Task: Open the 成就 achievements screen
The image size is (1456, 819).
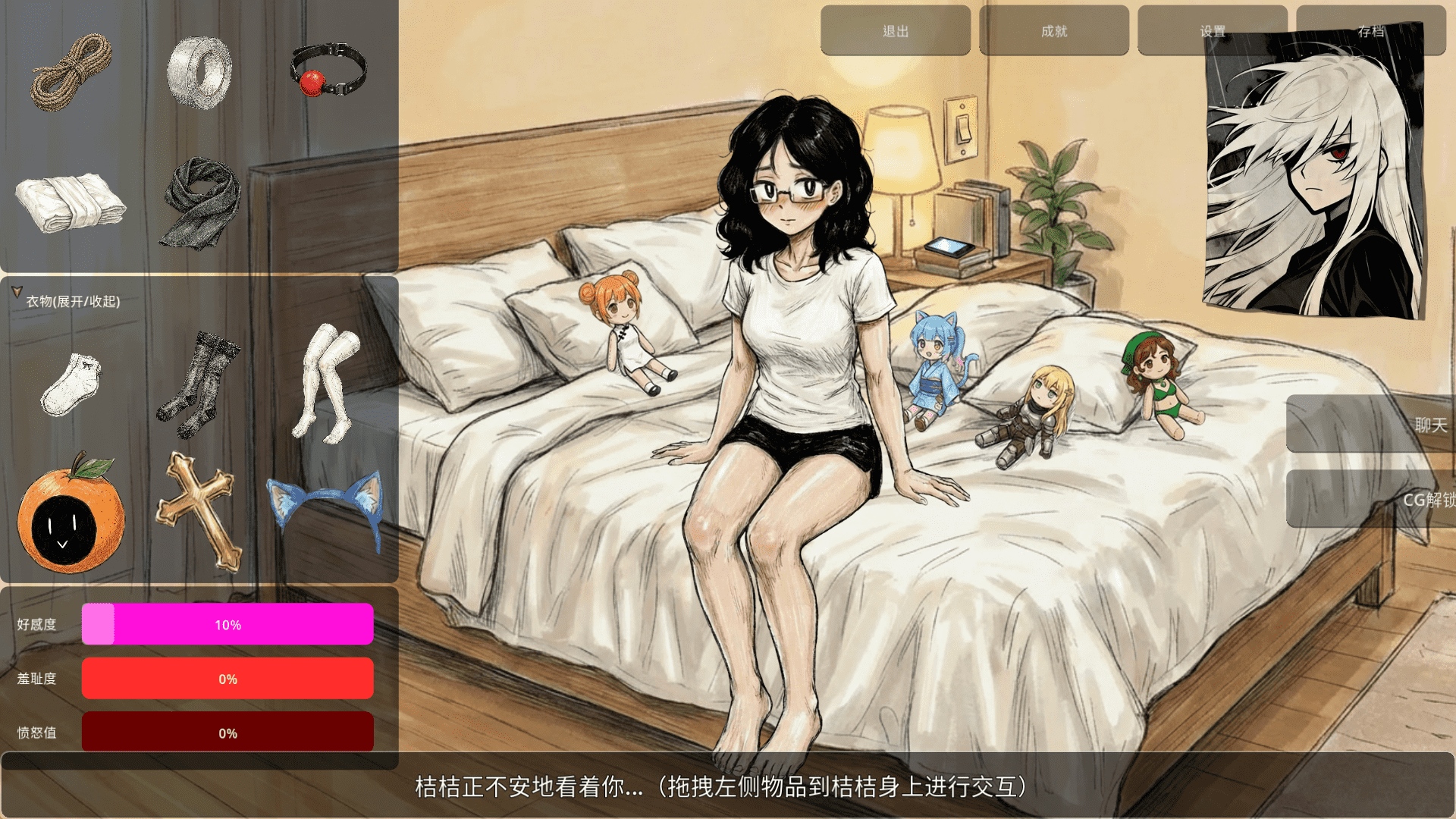Action: pos(1053,31)
